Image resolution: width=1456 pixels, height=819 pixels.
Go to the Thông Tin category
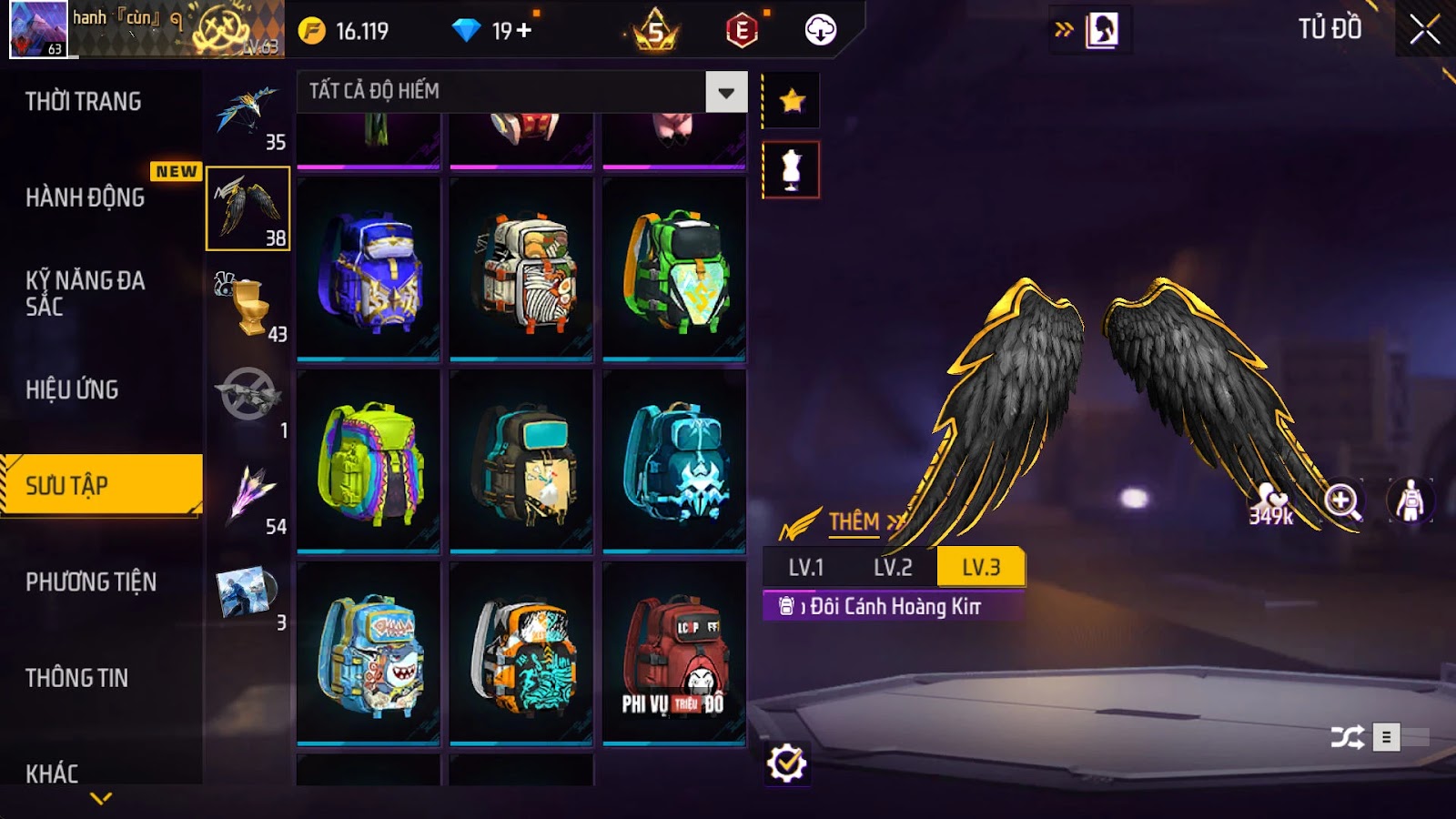tap(76, 677)
